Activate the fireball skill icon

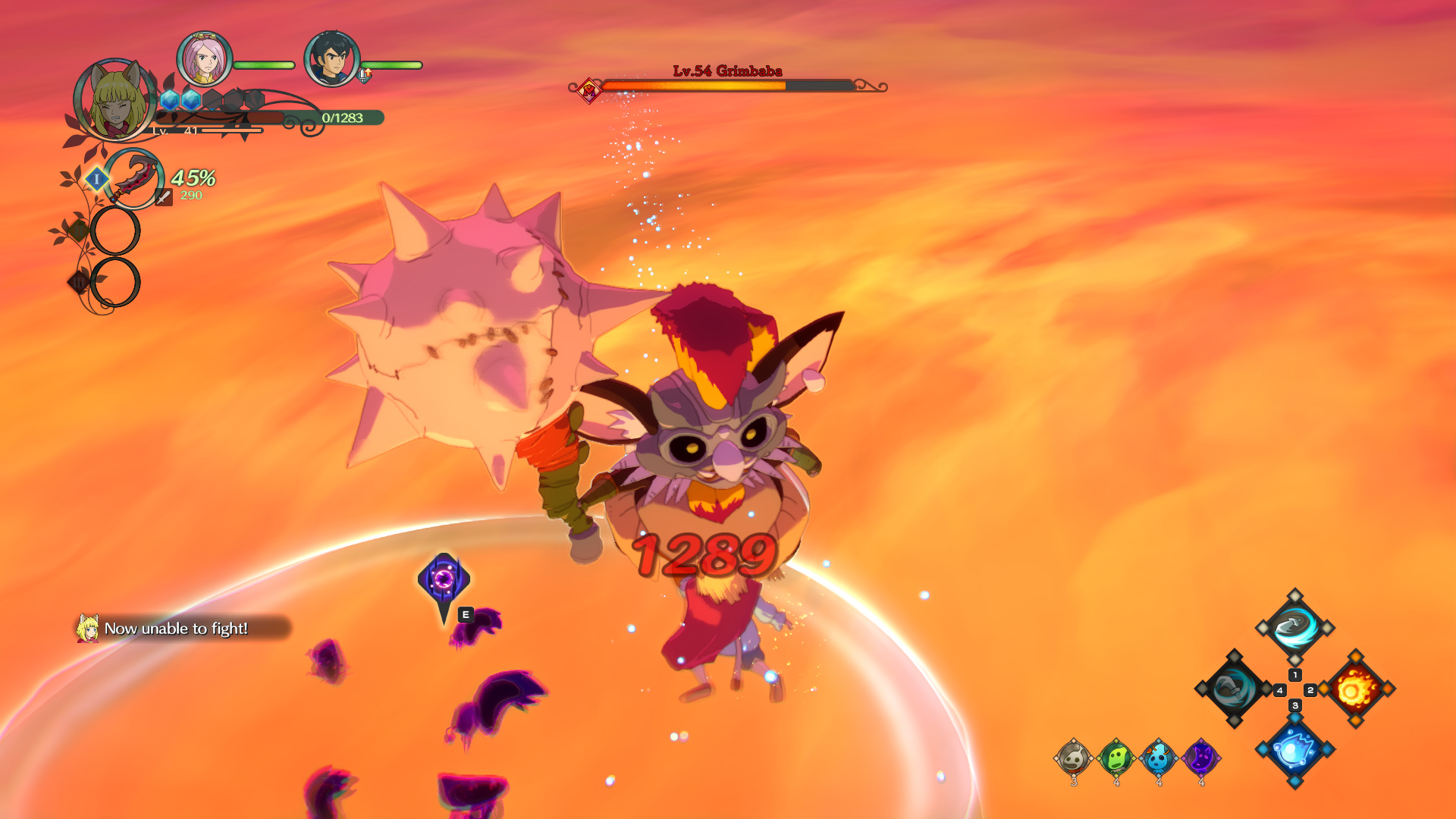[1356, 689]
